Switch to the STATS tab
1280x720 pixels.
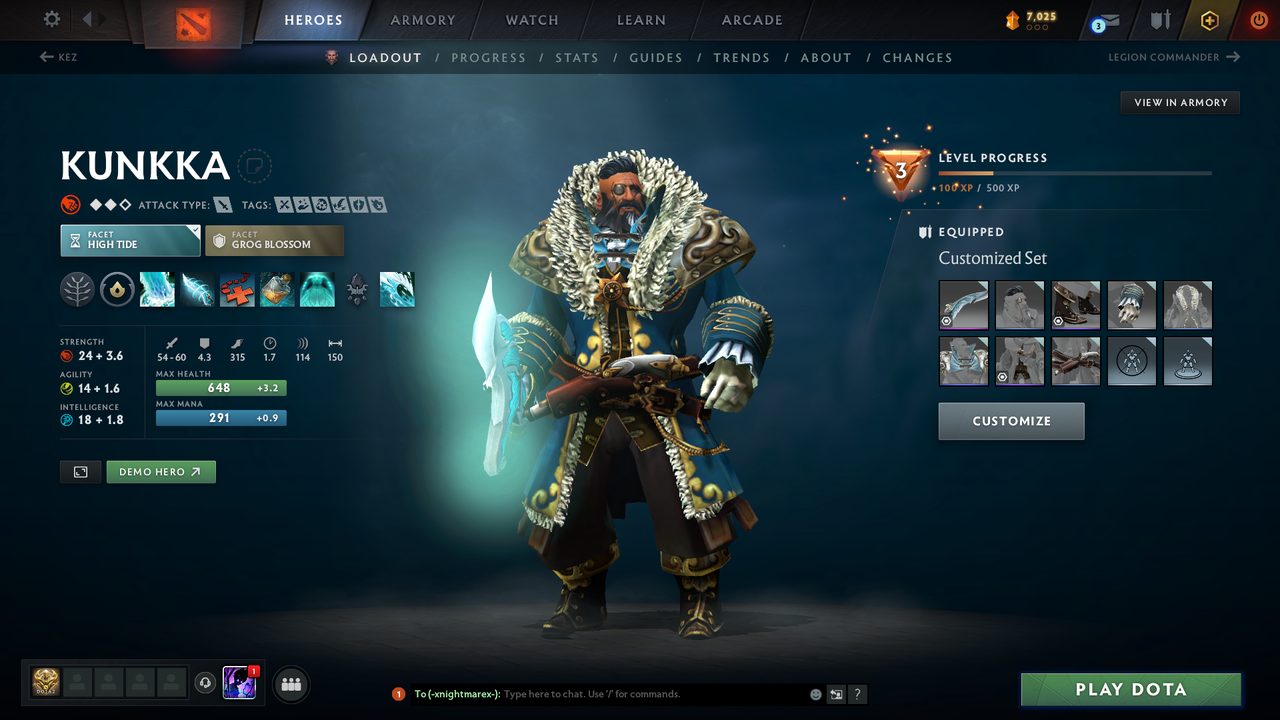click(x=577, y=57)
